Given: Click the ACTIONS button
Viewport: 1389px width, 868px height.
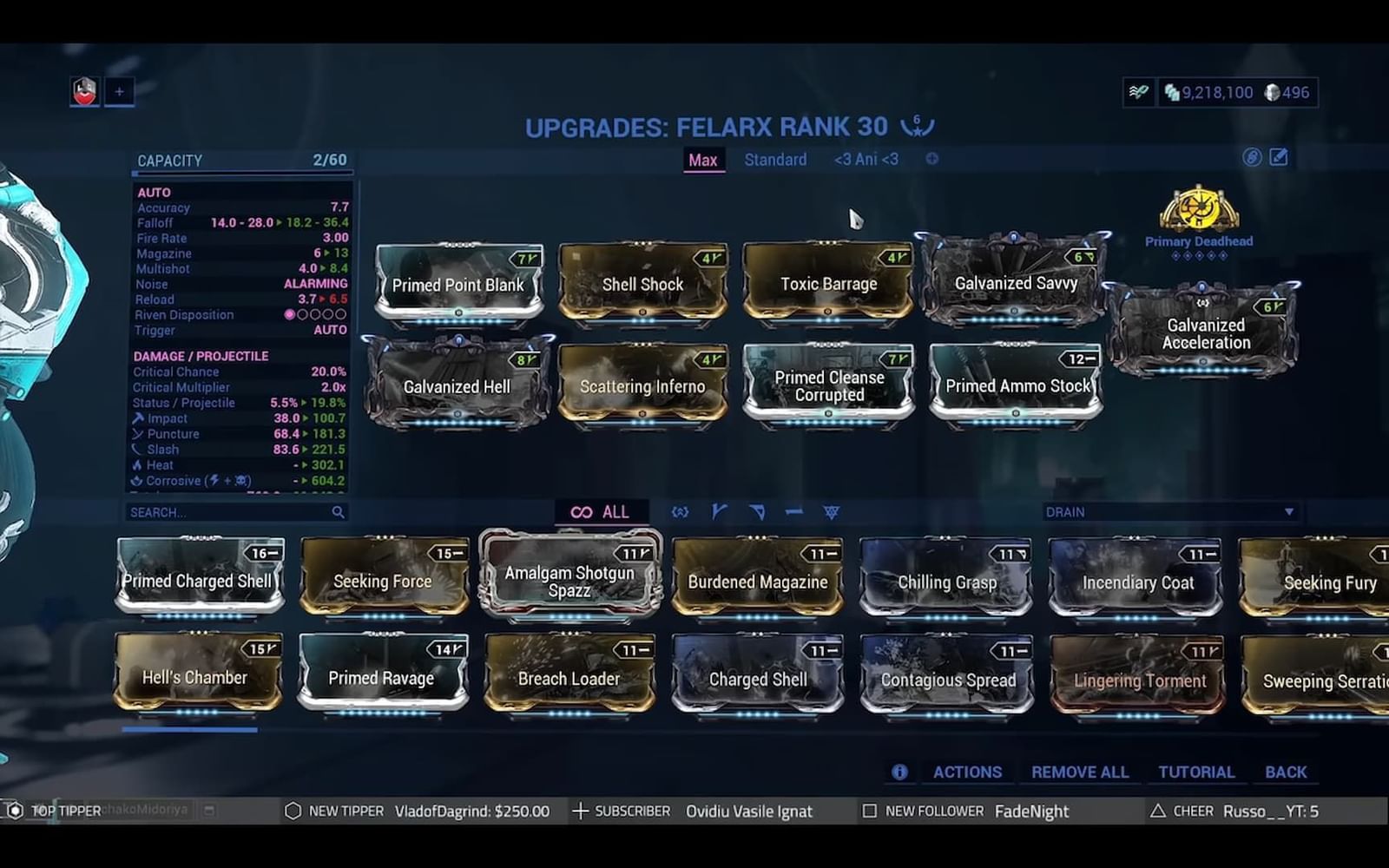Looking at the screenshot, I should point(966,772).
